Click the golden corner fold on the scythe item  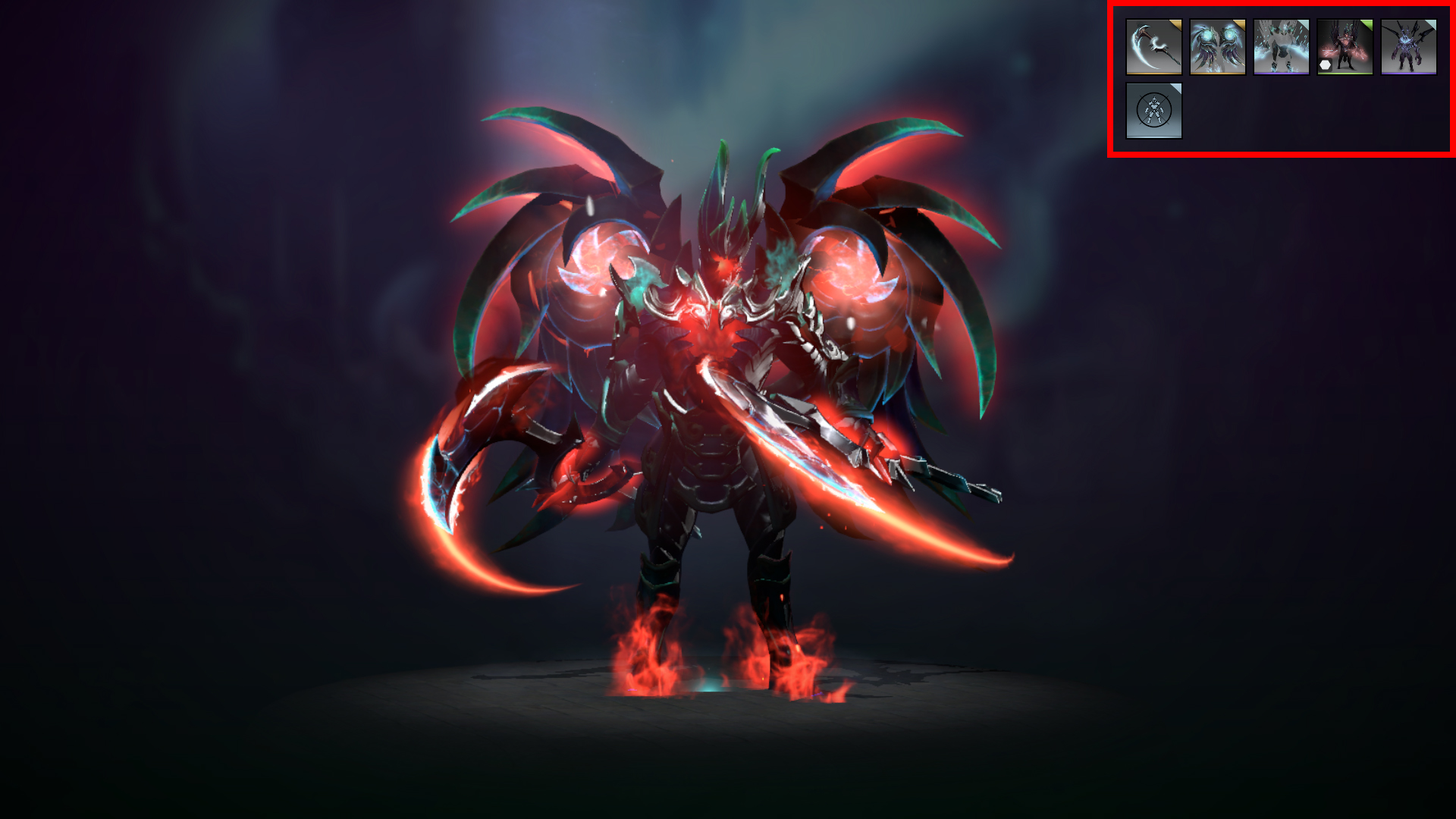click(x=1177, y=25)
